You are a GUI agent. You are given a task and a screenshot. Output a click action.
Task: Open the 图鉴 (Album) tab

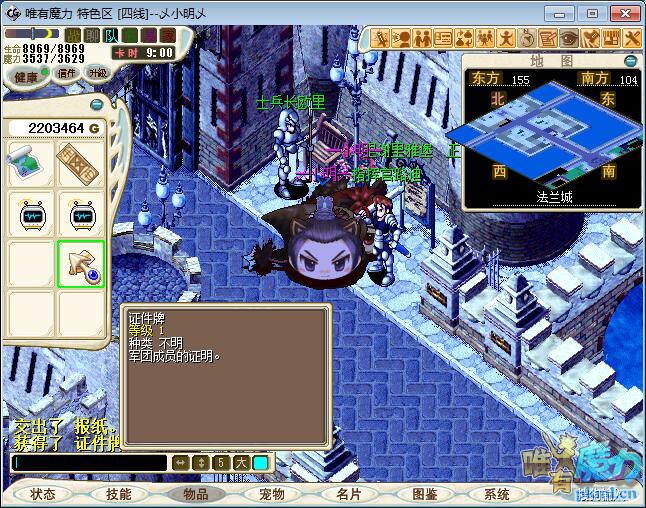424,494
